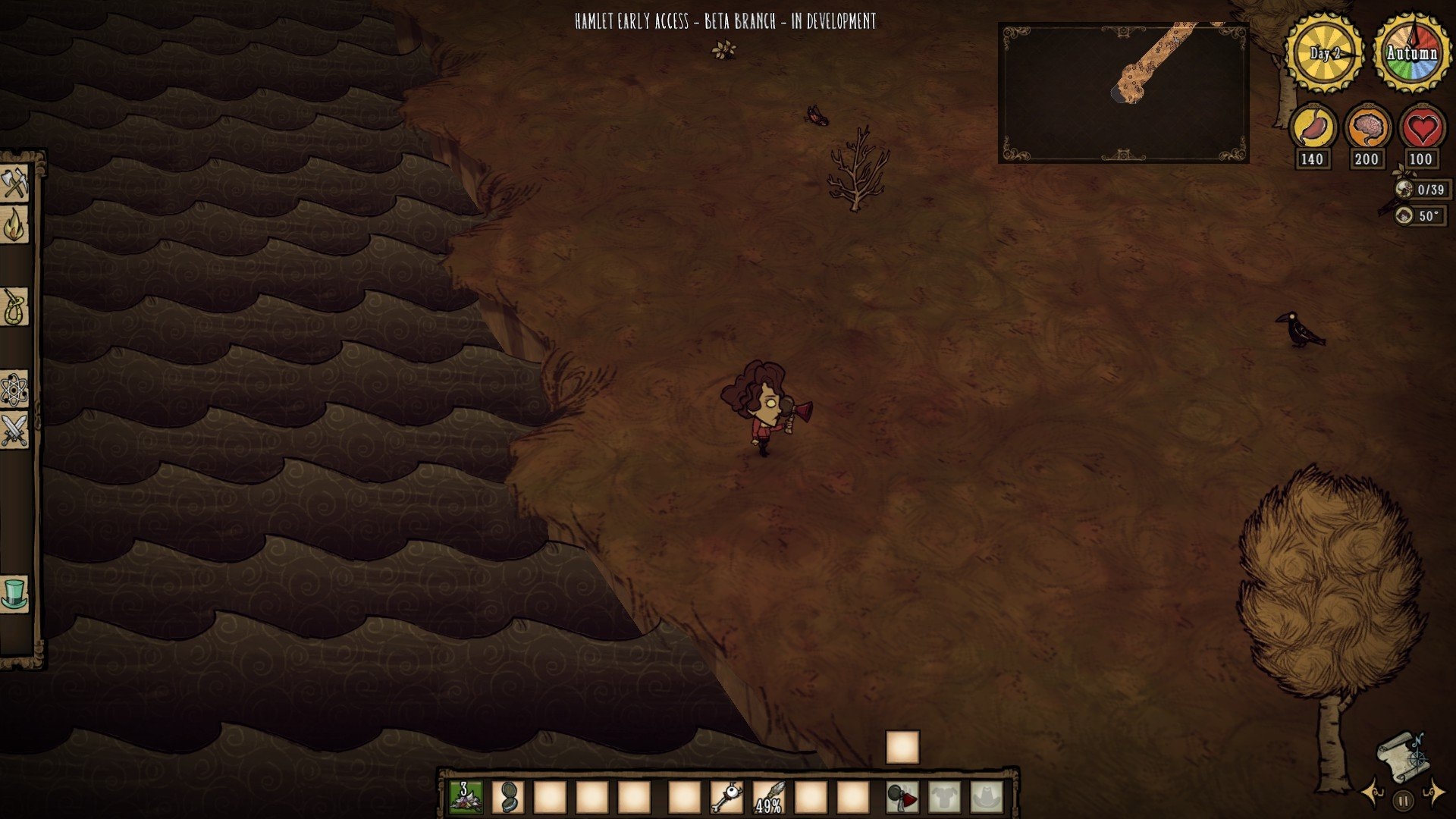Pause the game

tap(1403, 800)
